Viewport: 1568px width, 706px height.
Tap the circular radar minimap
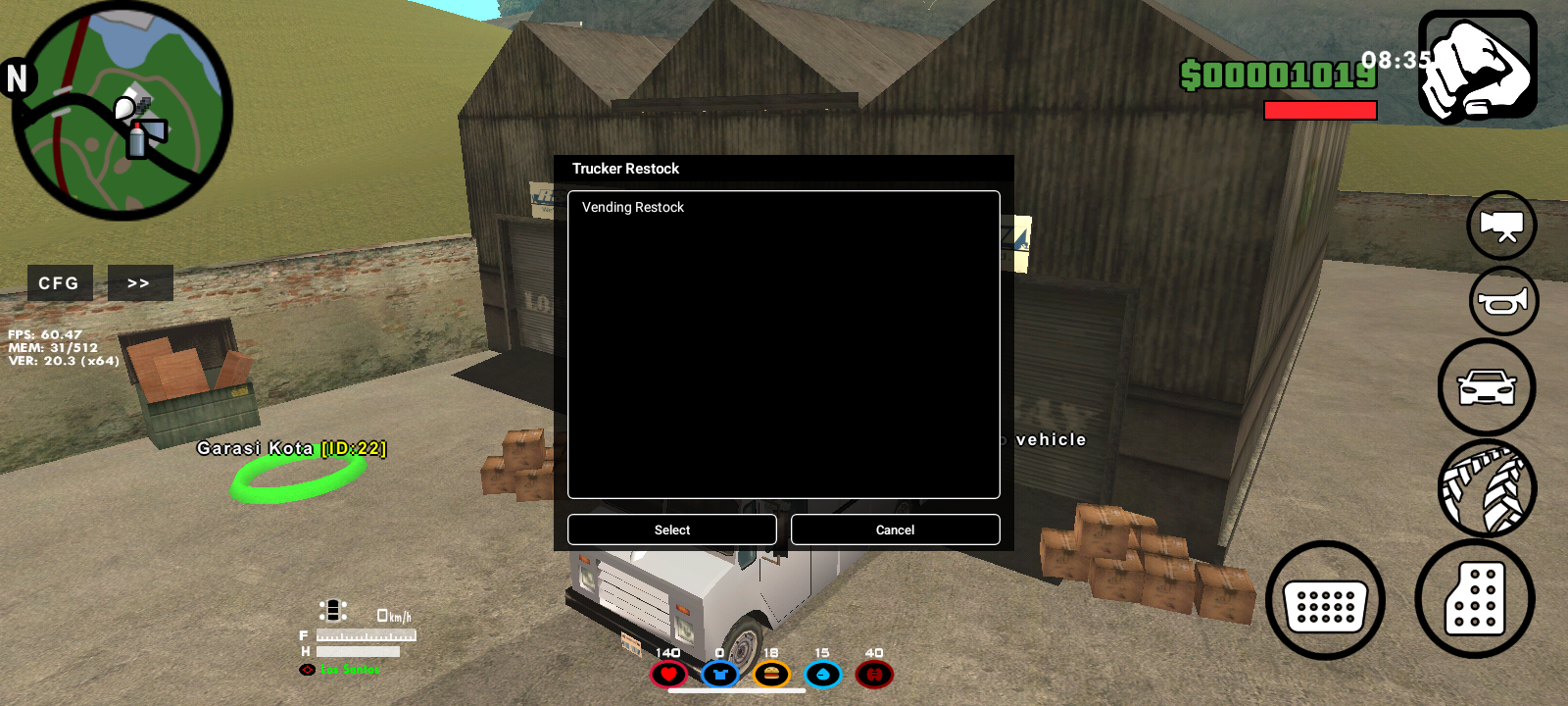(x=122, y=111)
